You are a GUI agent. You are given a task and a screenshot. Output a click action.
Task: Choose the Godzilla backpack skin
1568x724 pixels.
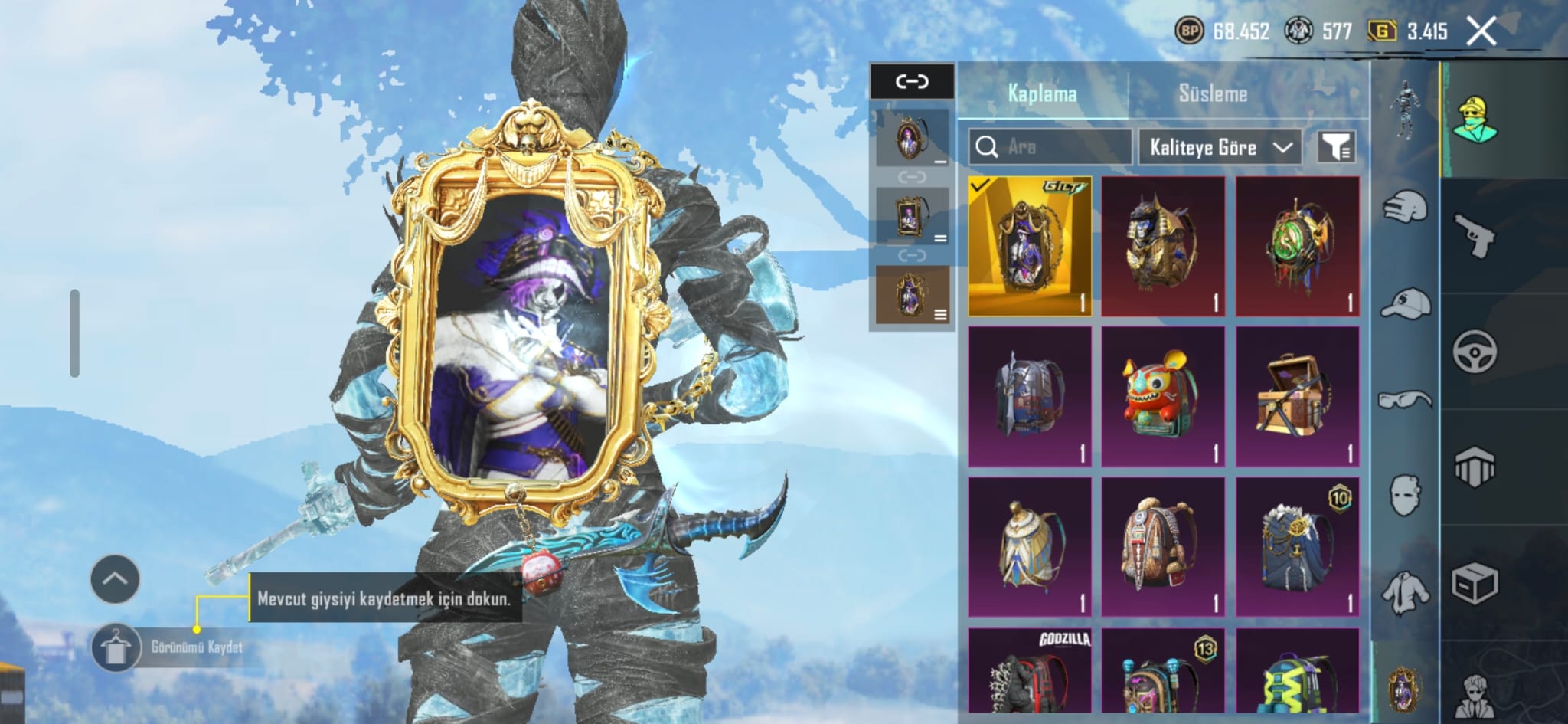point(1029,673)
